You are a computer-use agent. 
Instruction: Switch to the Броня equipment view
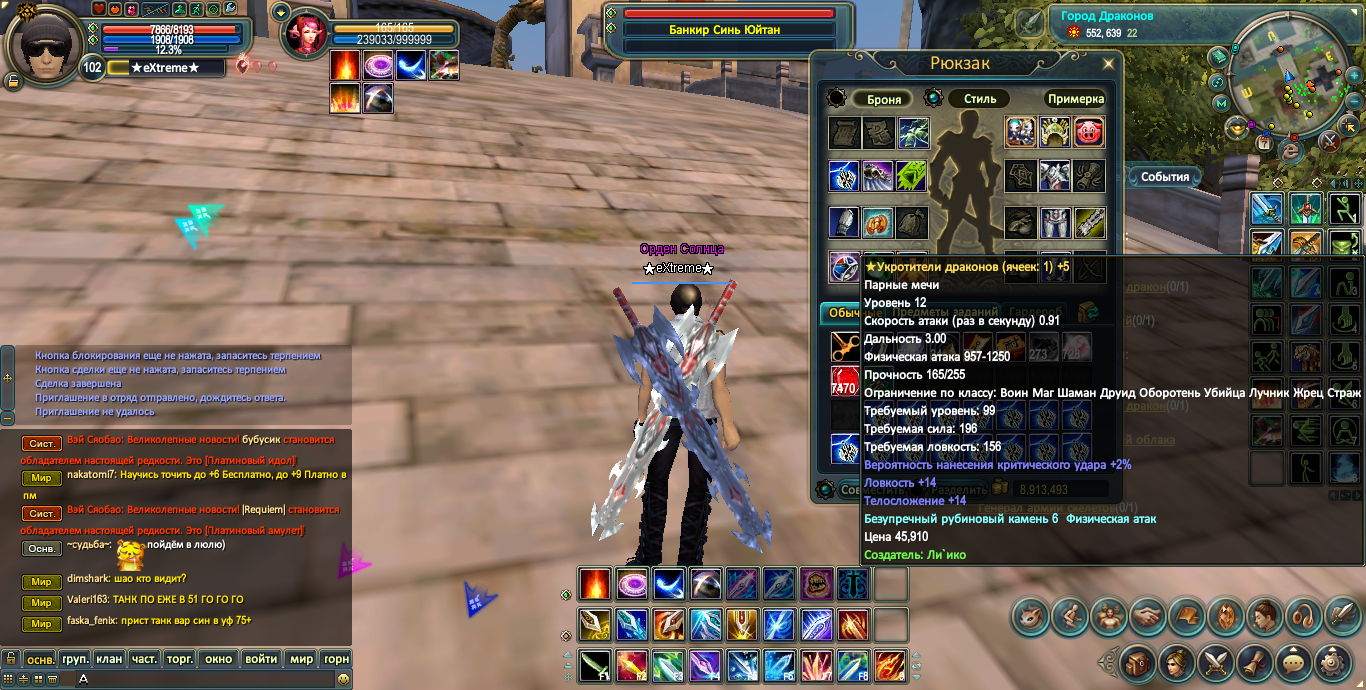[884, 99]
